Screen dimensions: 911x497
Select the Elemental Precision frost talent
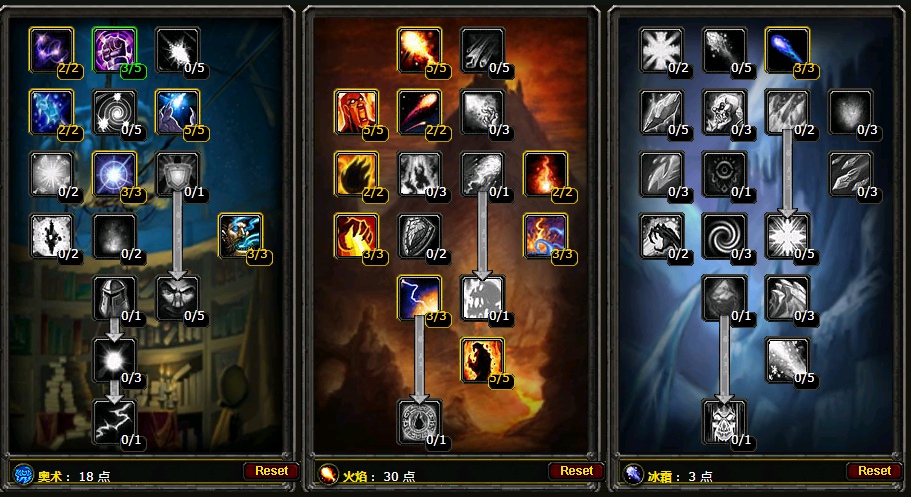(x=786, y=50)
